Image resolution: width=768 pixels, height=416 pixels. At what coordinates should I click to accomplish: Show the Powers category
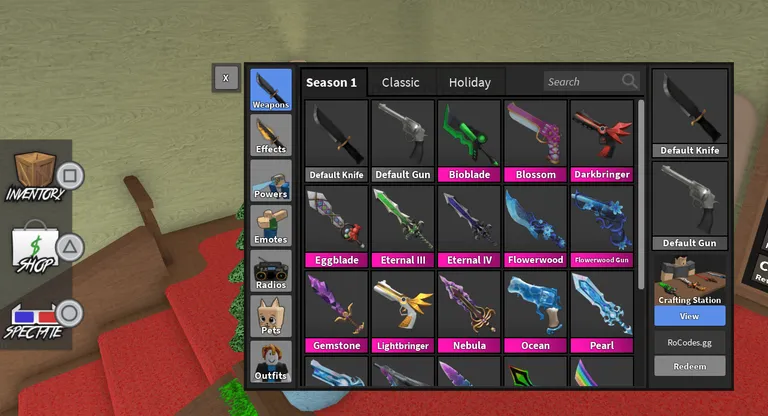271,180
